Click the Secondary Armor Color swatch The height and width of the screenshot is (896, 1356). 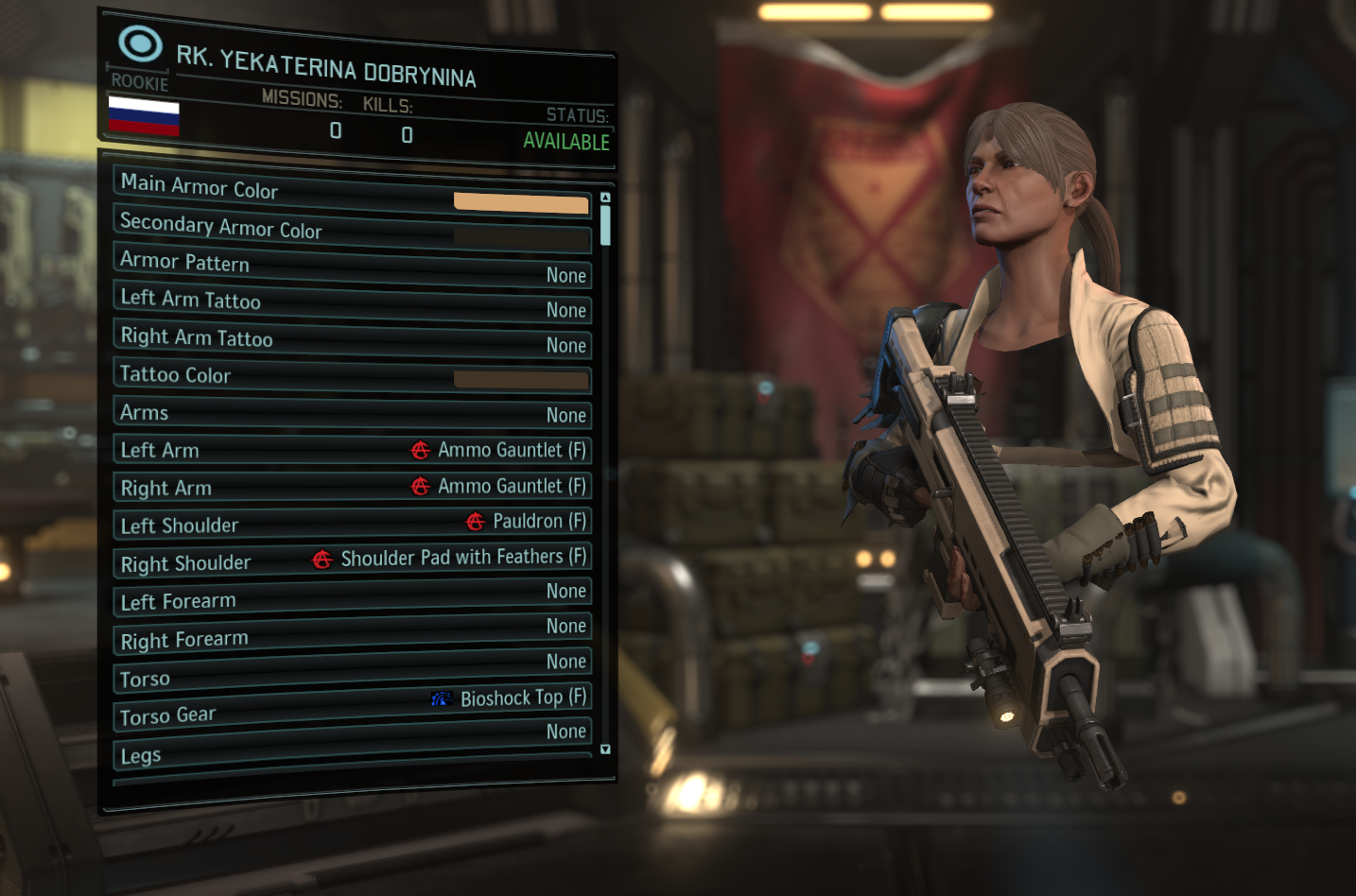(521, 236)
